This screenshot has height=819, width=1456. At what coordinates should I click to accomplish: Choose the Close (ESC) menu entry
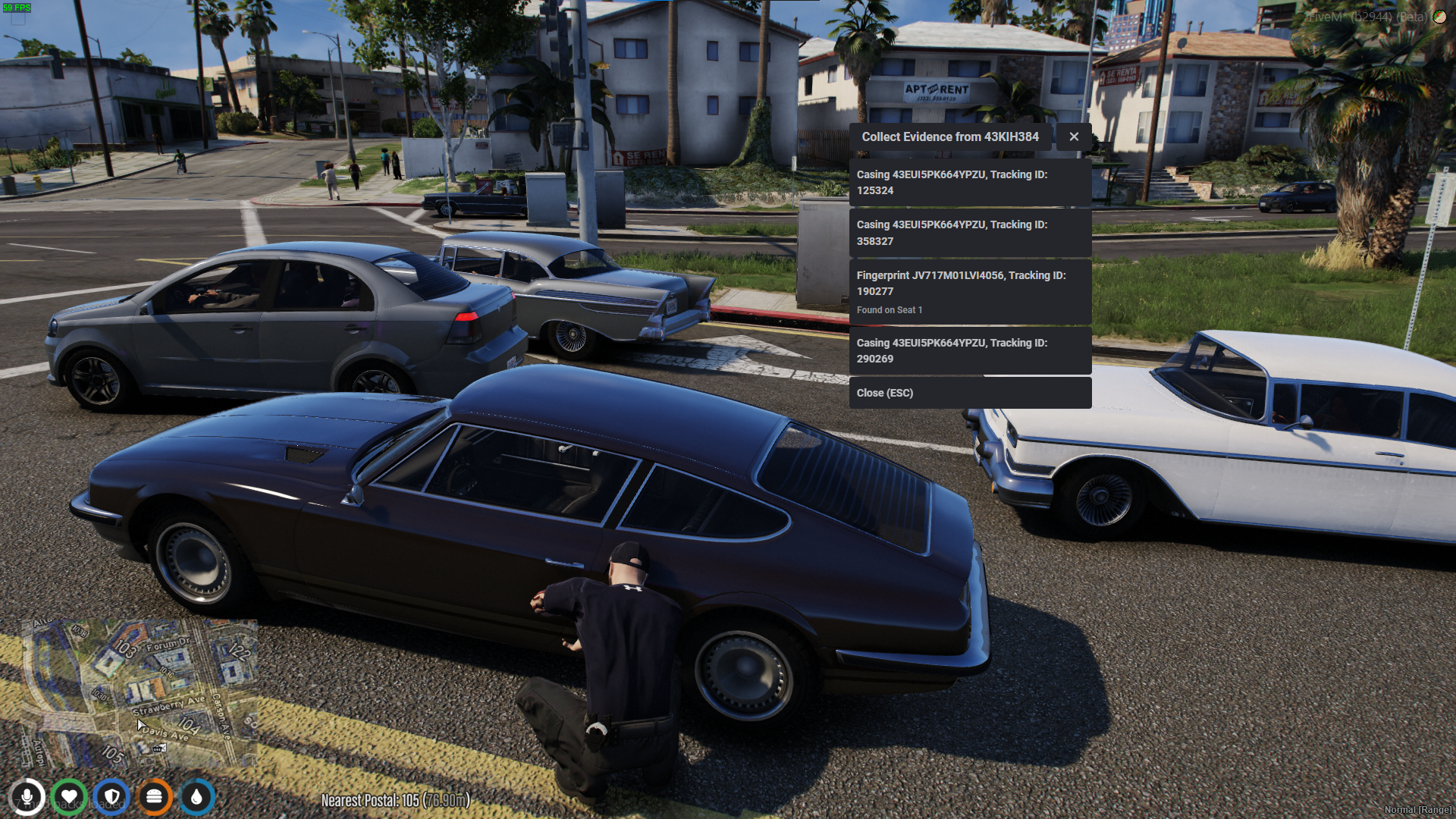click(969, 393)
